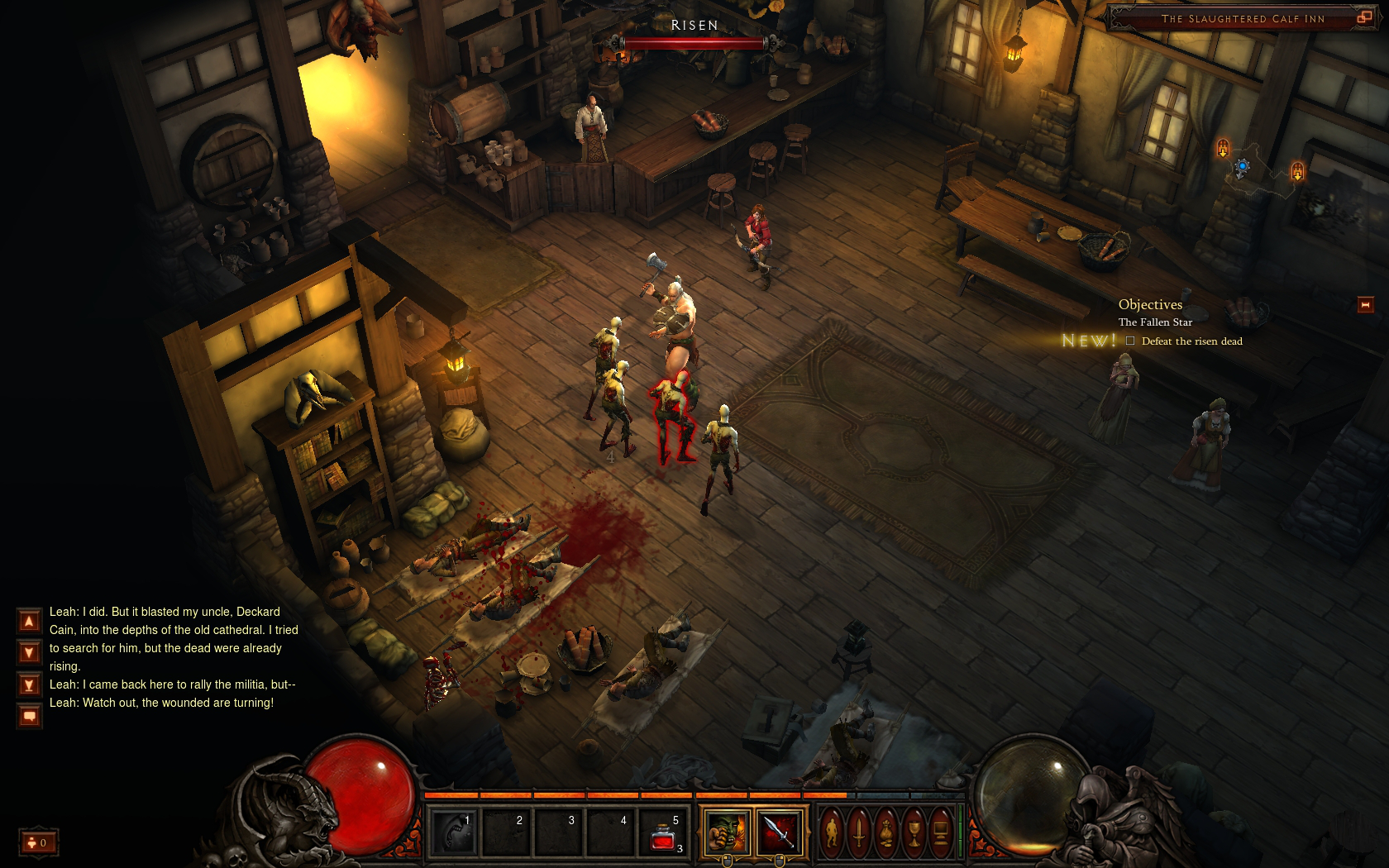Image resolution: width=1389 pixels, height=868 pixels.
Task: Click the right exit marker on minimap
Action: click(x=1297, y=172)
